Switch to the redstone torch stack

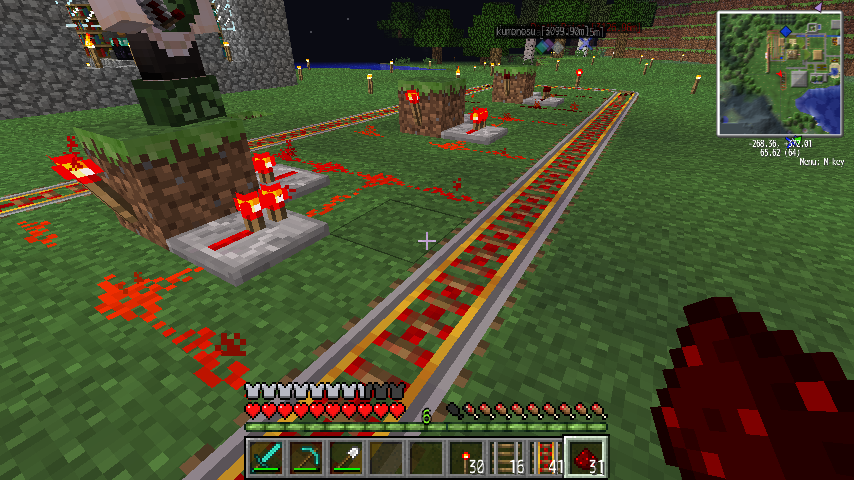(x=466, y=458)
